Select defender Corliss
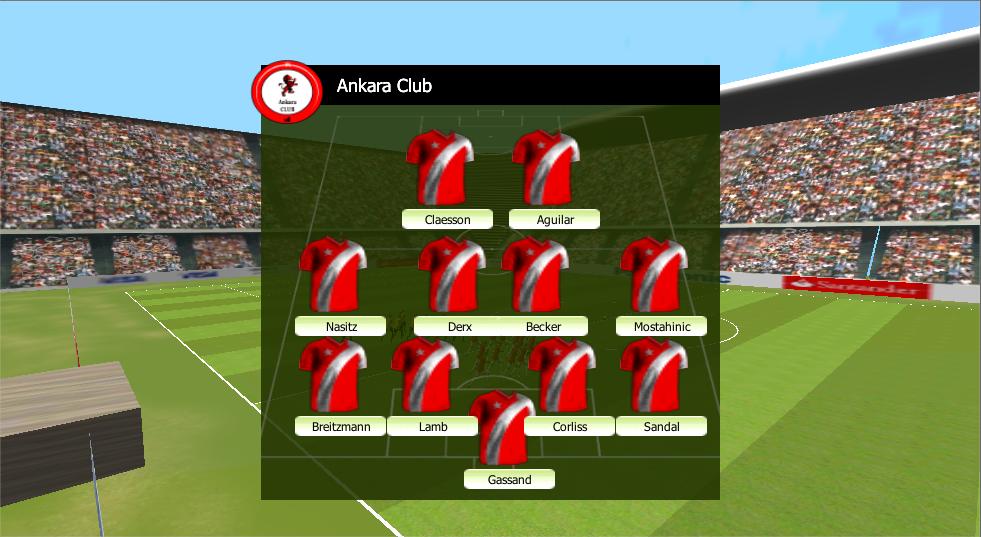Viewport: 981px width, 537px height. [x=569, y=427]
